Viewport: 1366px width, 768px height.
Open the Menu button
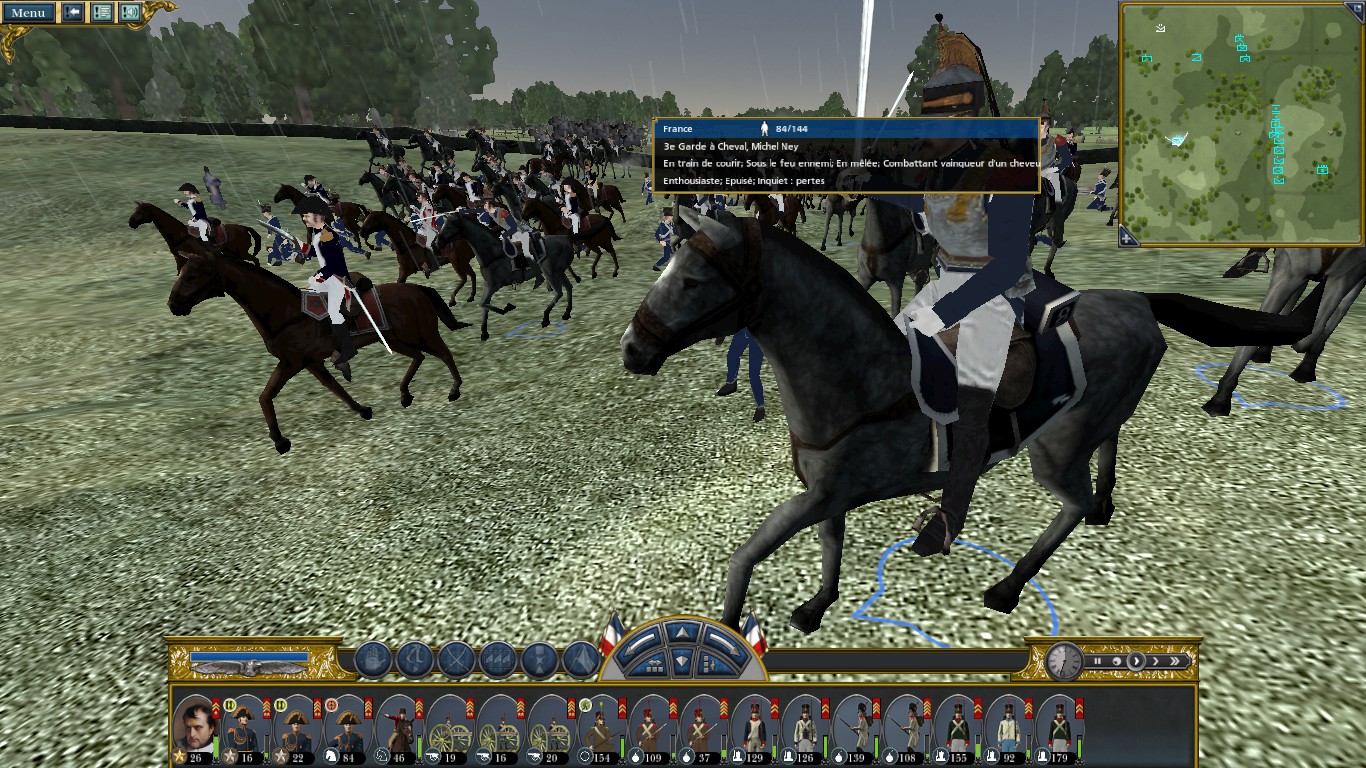coord(28,13)
